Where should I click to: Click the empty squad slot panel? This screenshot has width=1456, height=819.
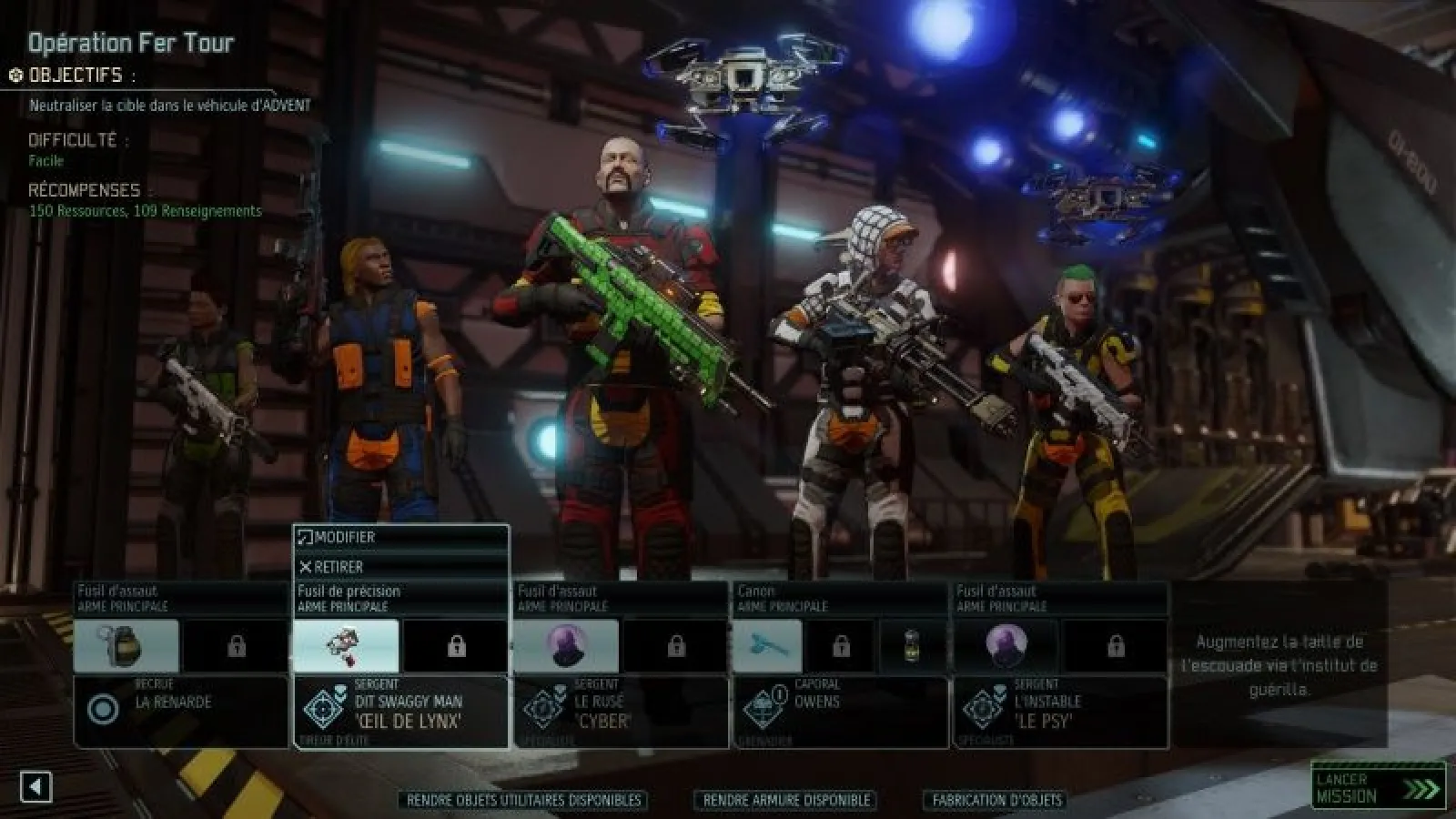[1279, 665]
